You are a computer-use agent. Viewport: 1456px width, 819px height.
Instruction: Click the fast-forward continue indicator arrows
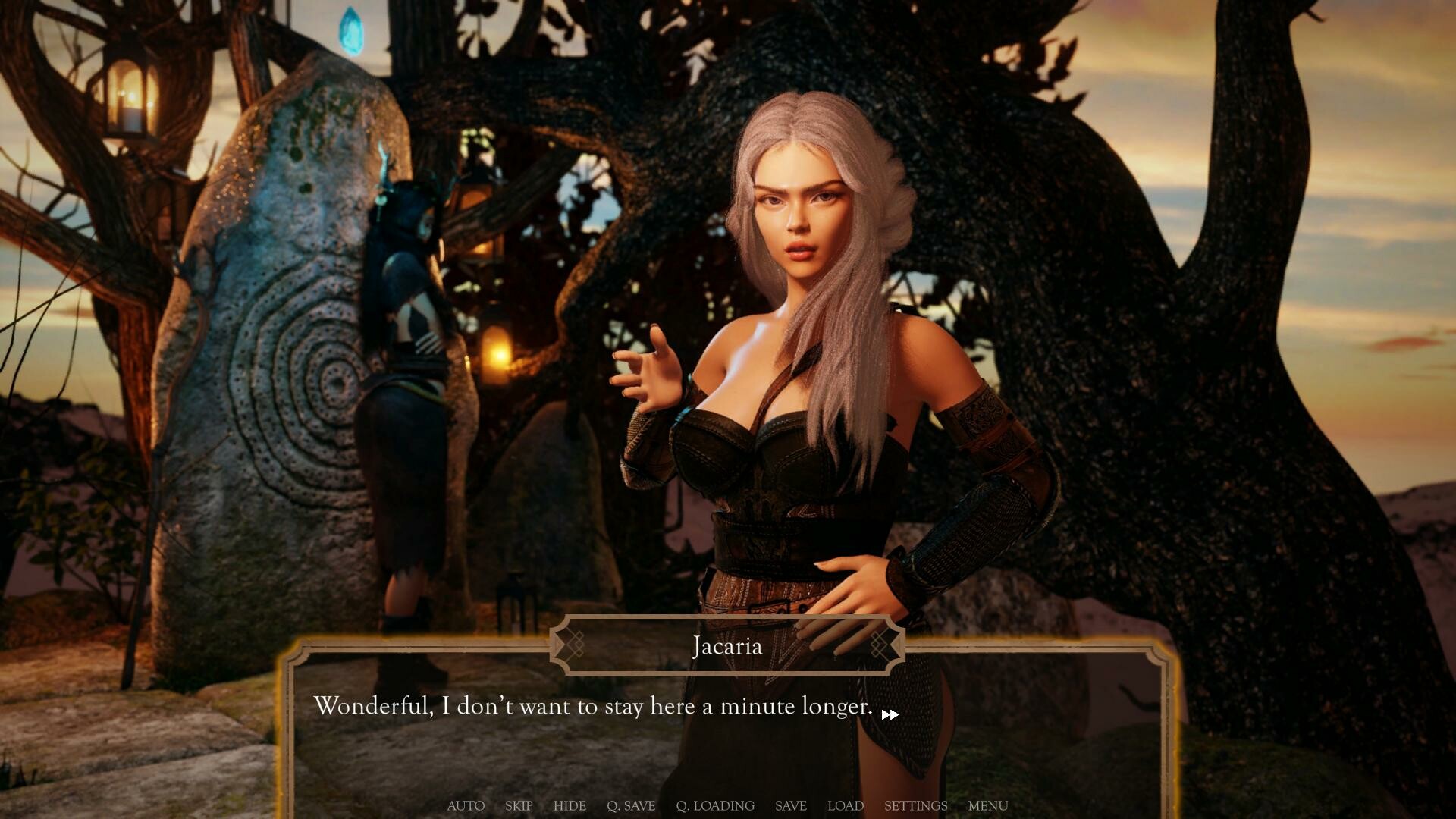890,714
